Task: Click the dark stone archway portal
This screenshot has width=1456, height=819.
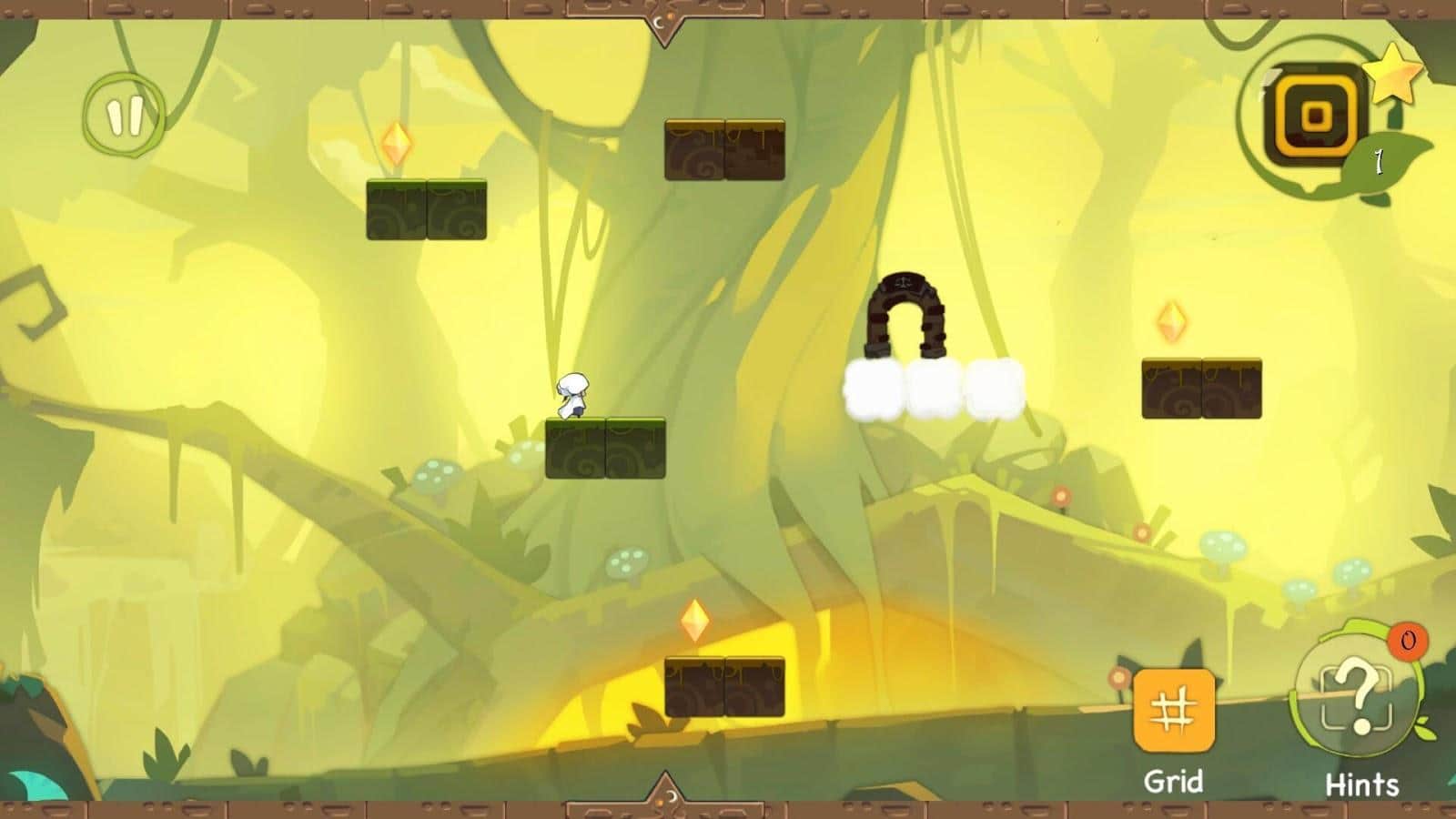Action: (907, 316)
